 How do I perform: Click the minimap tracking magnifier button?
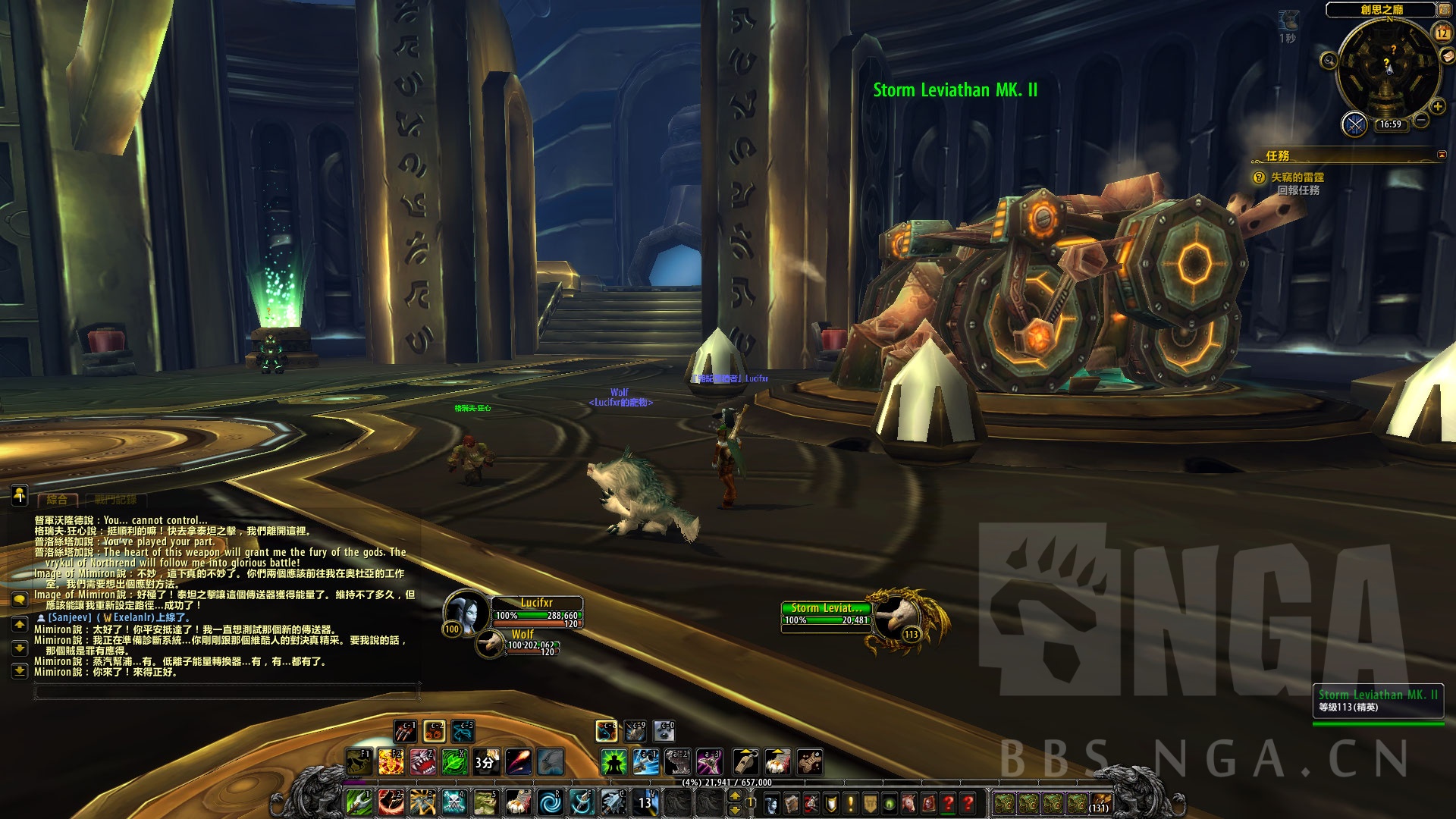(x=1329, y=60)
